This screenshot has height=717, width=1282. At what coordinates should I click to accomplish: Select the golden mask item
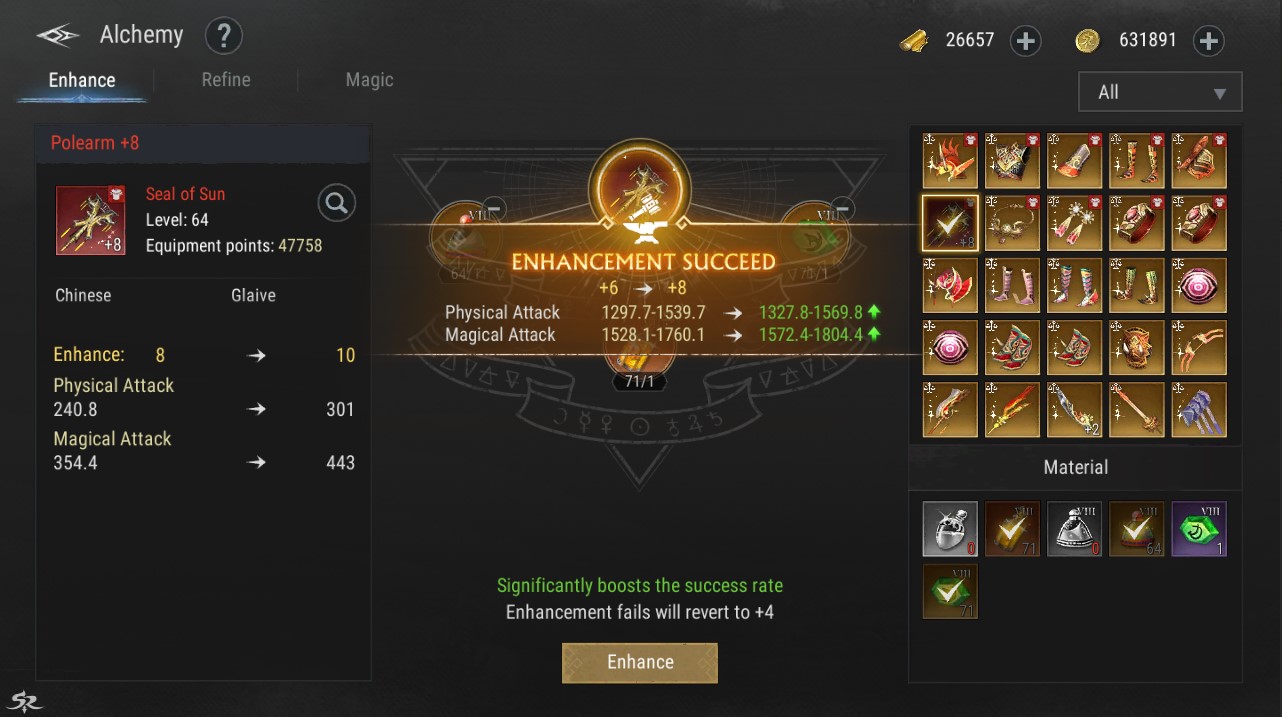click(1136, 347)
